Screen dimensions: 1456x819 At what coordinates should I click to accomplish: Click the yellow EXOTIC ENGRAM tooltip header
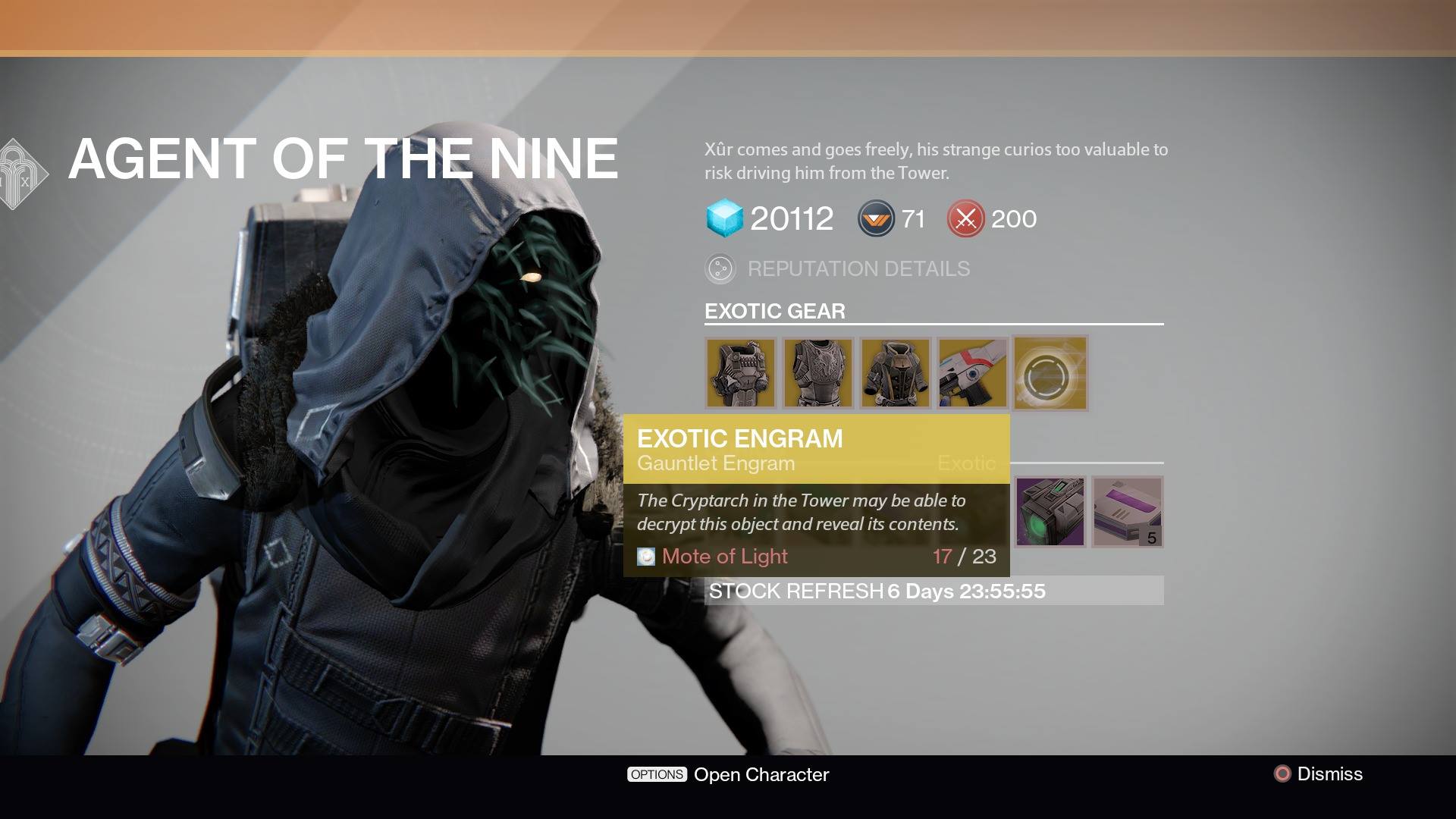click(x=739, y=438)
